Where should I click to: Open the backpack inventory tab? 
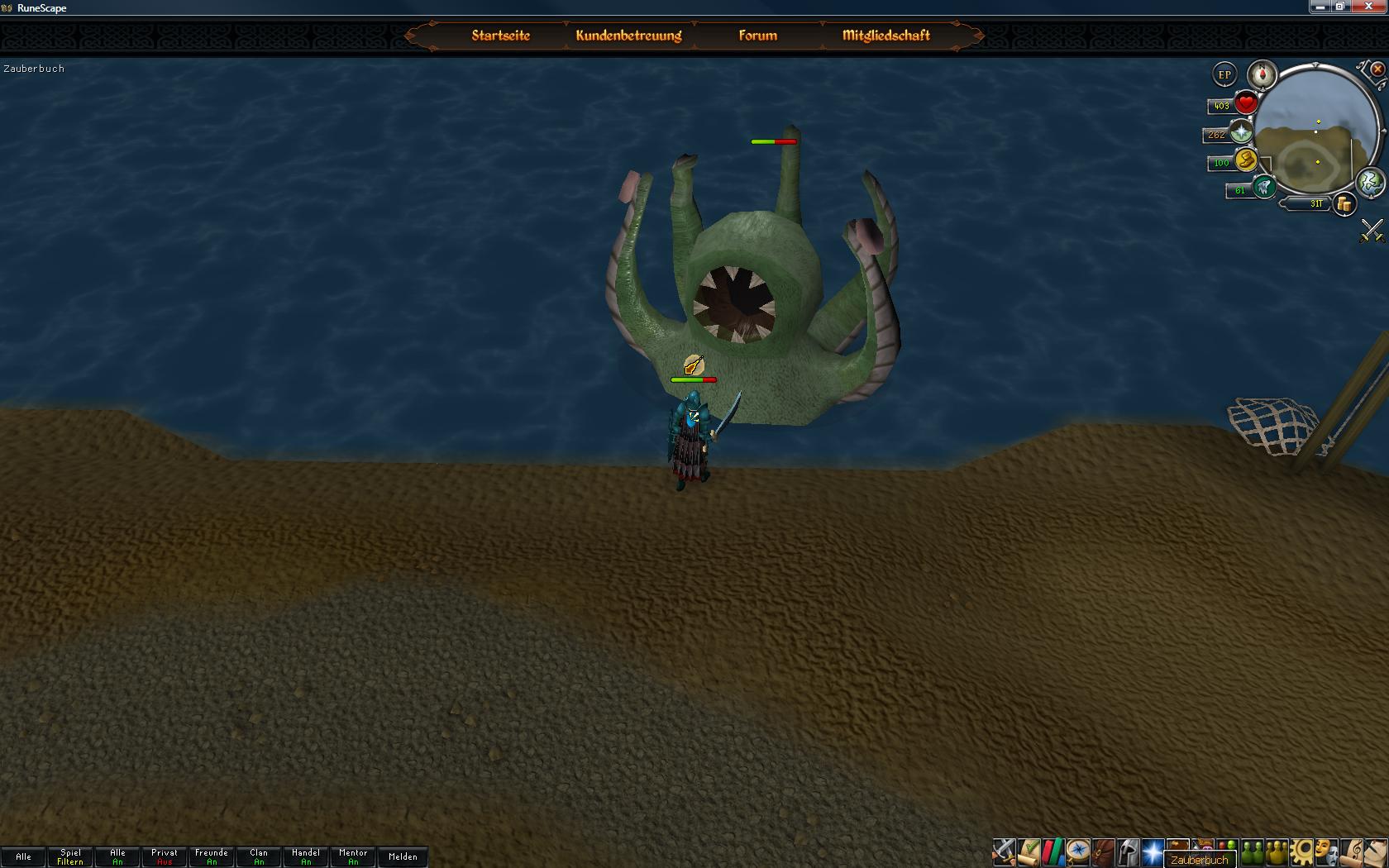(x=1103, y=851)
